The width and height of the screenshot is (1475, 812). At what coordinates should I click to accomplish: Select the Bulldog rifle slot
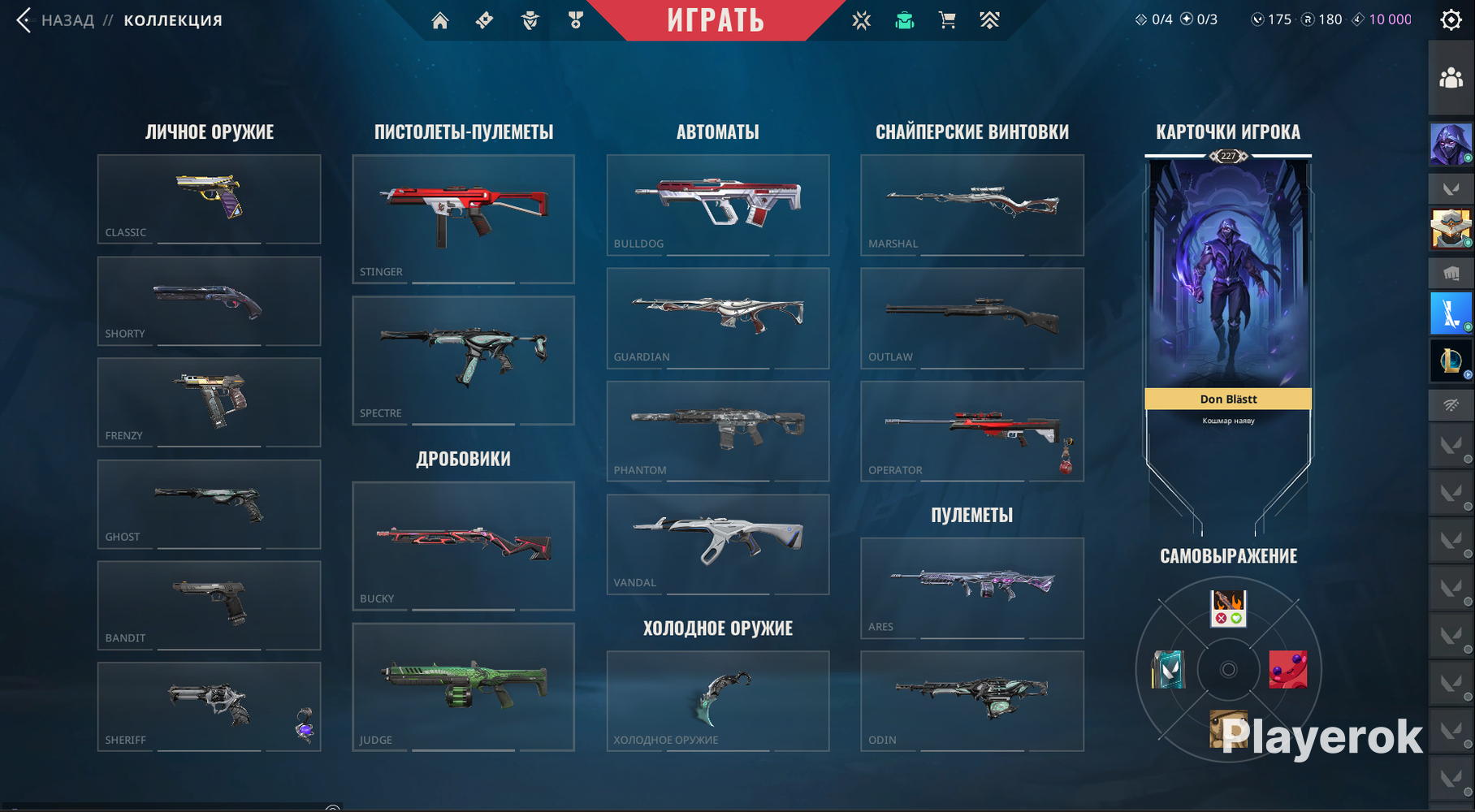pyautogui.click(x=717, y=205)
